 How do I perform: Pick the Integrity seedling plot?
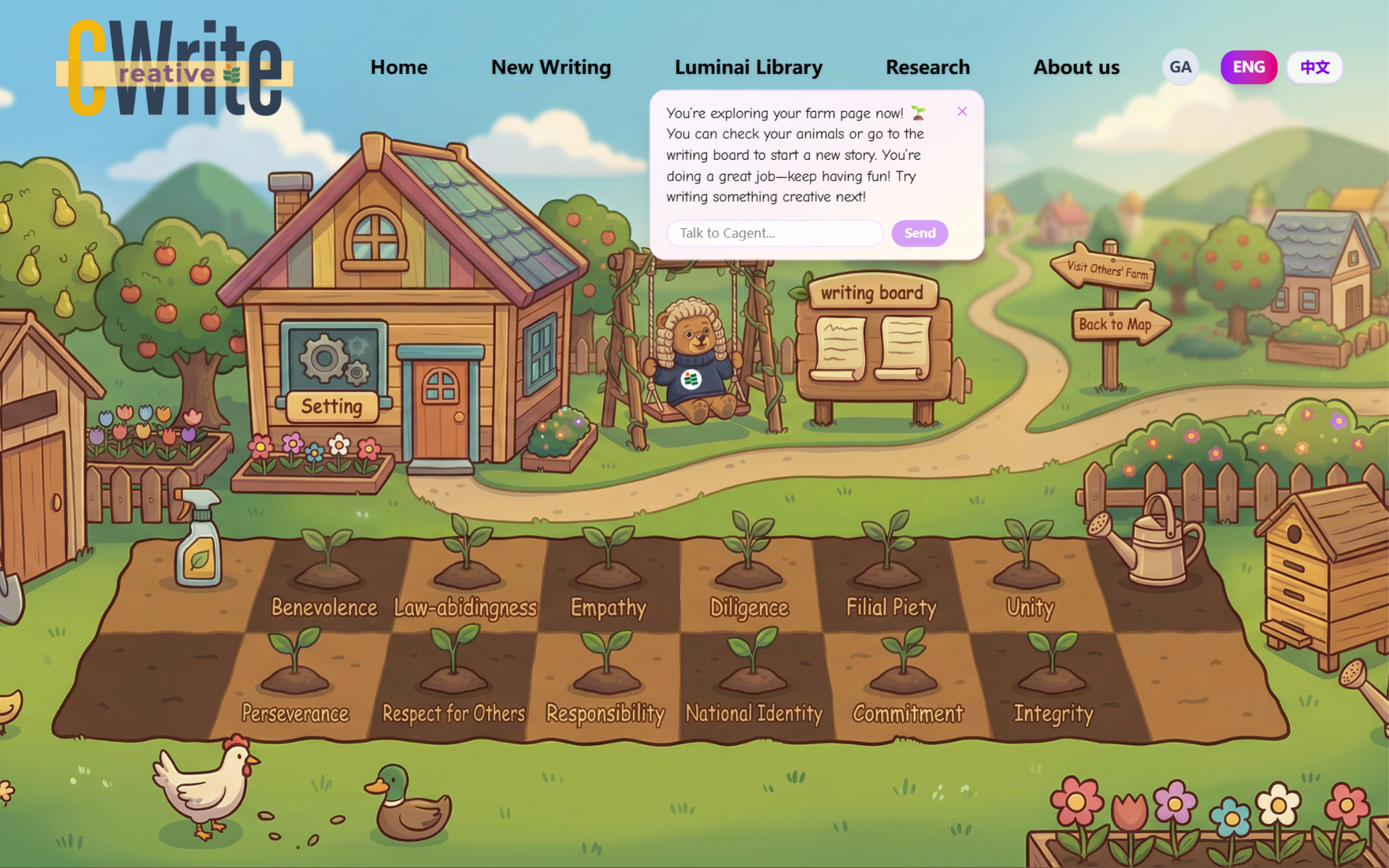(x=1053, y=677)
